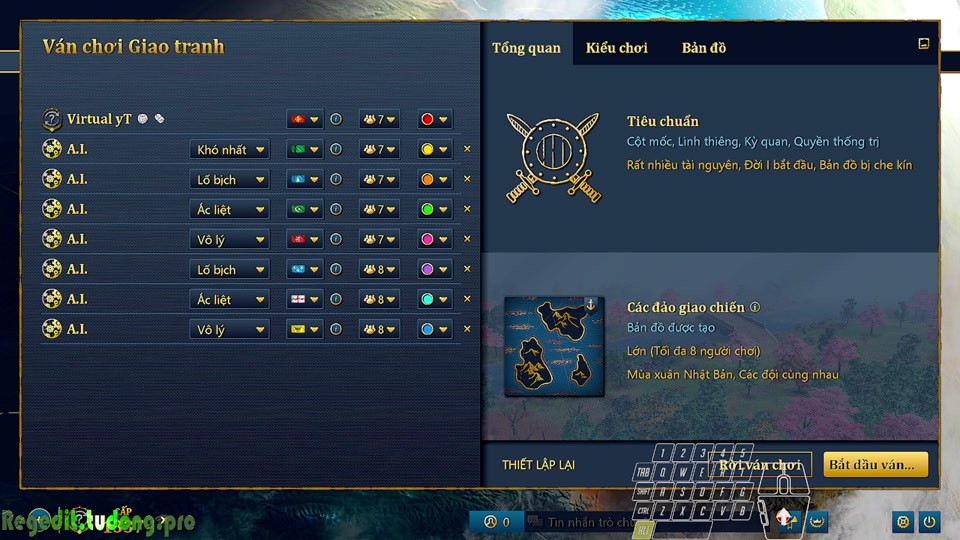Change Virtual yT's team number dropdown

click(x=379, y=120)
